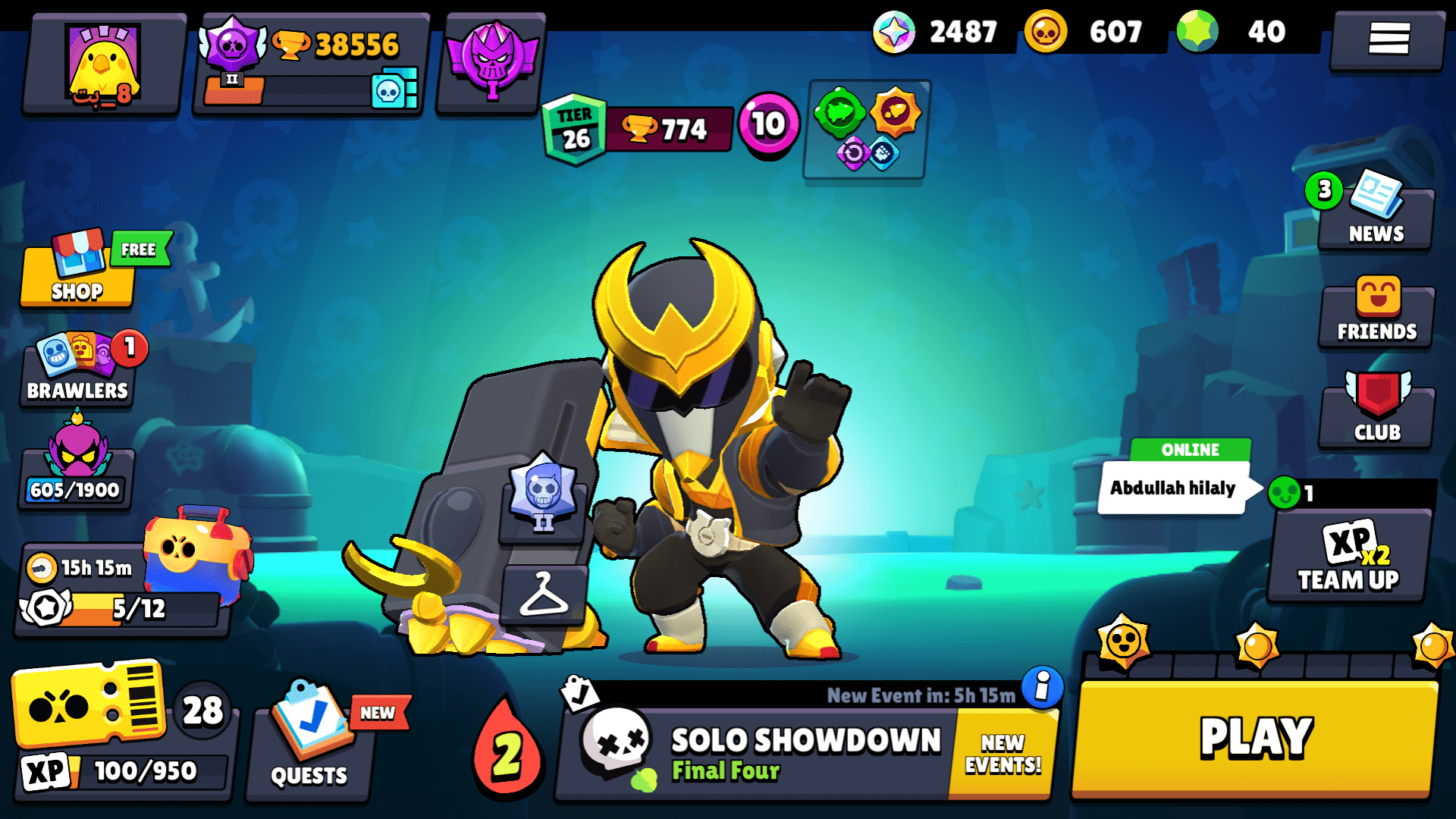
Task: Open the Friends panel icon
Action: pyautogui.click(x=1375, y=311)
